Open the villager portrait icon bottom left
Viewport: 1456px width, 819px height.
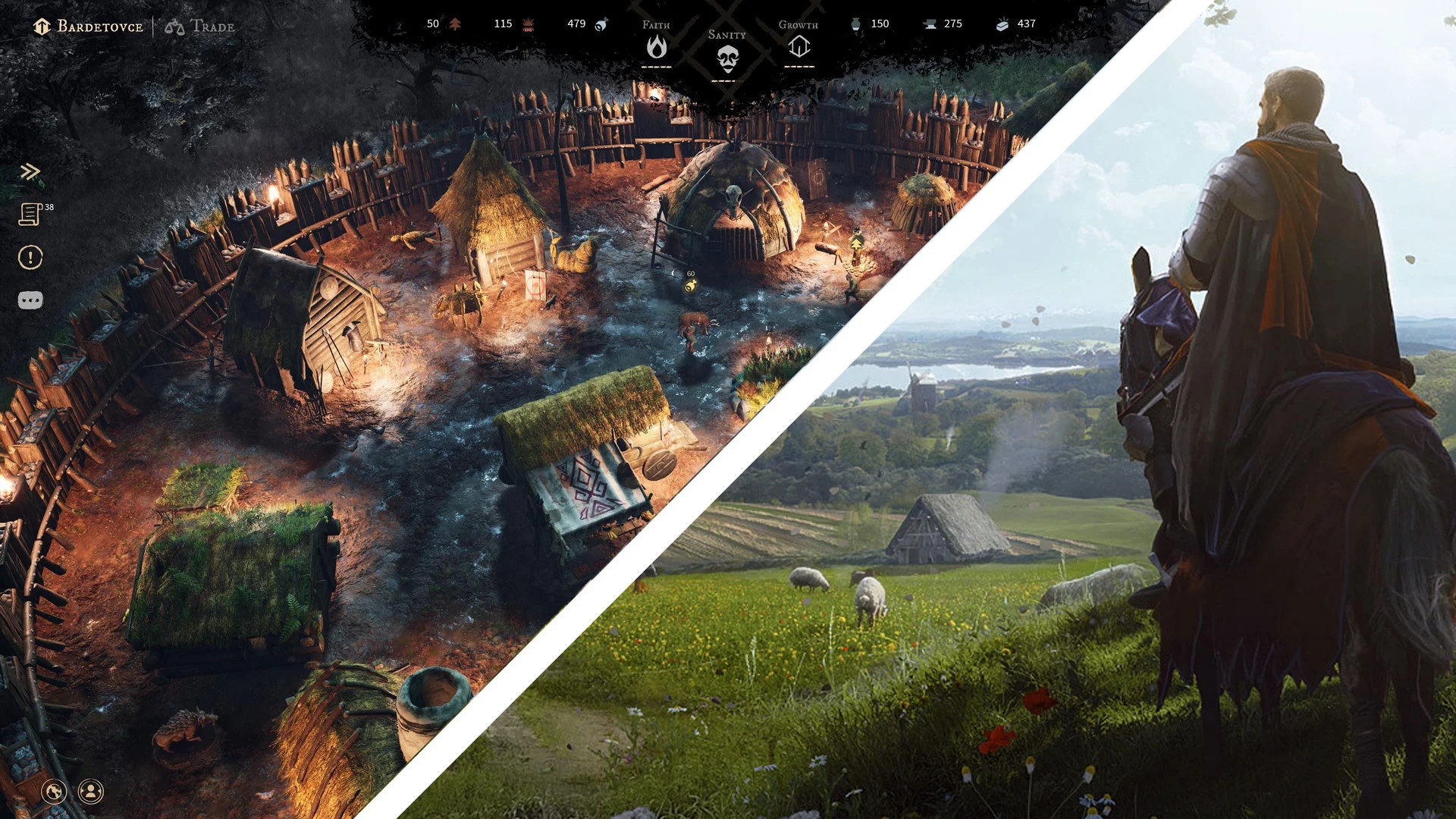[91, 792]
